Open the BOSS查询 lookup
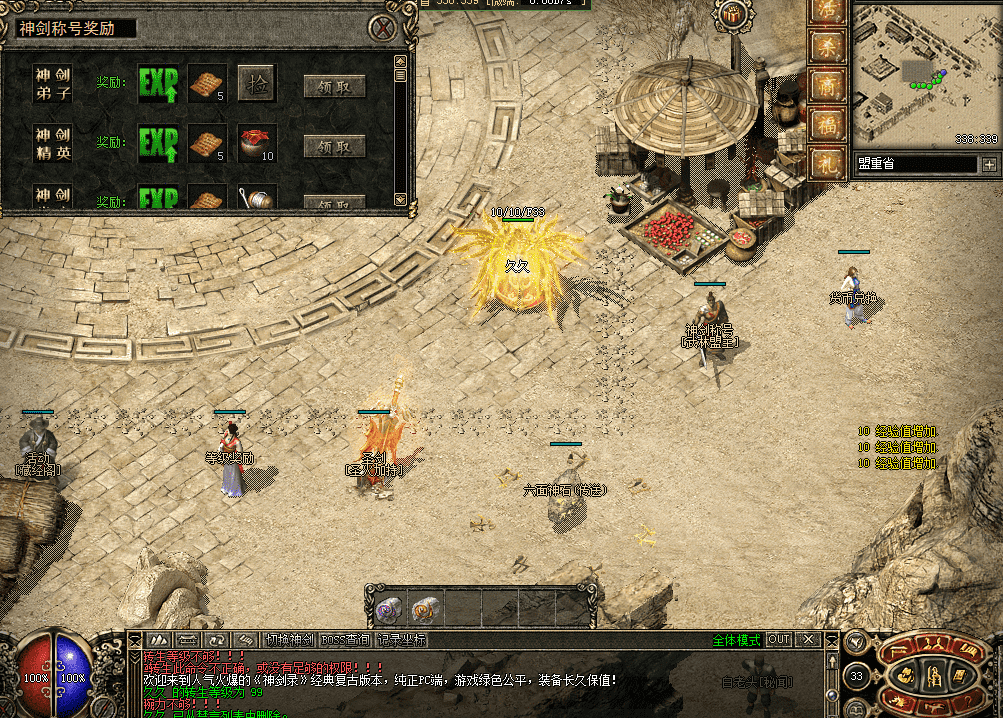The image size is (1003, 718). pyautogui.click(x=345, y=640)
